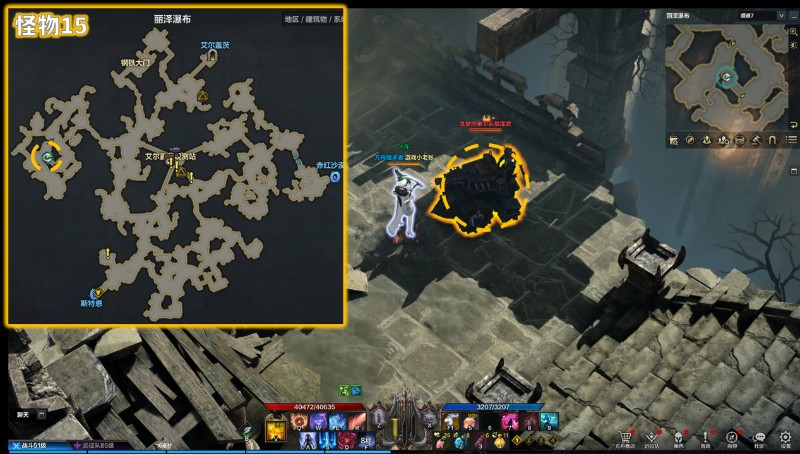800x454 pixels.
Task: Click the highlighted monster location on map
Action: 47,157
